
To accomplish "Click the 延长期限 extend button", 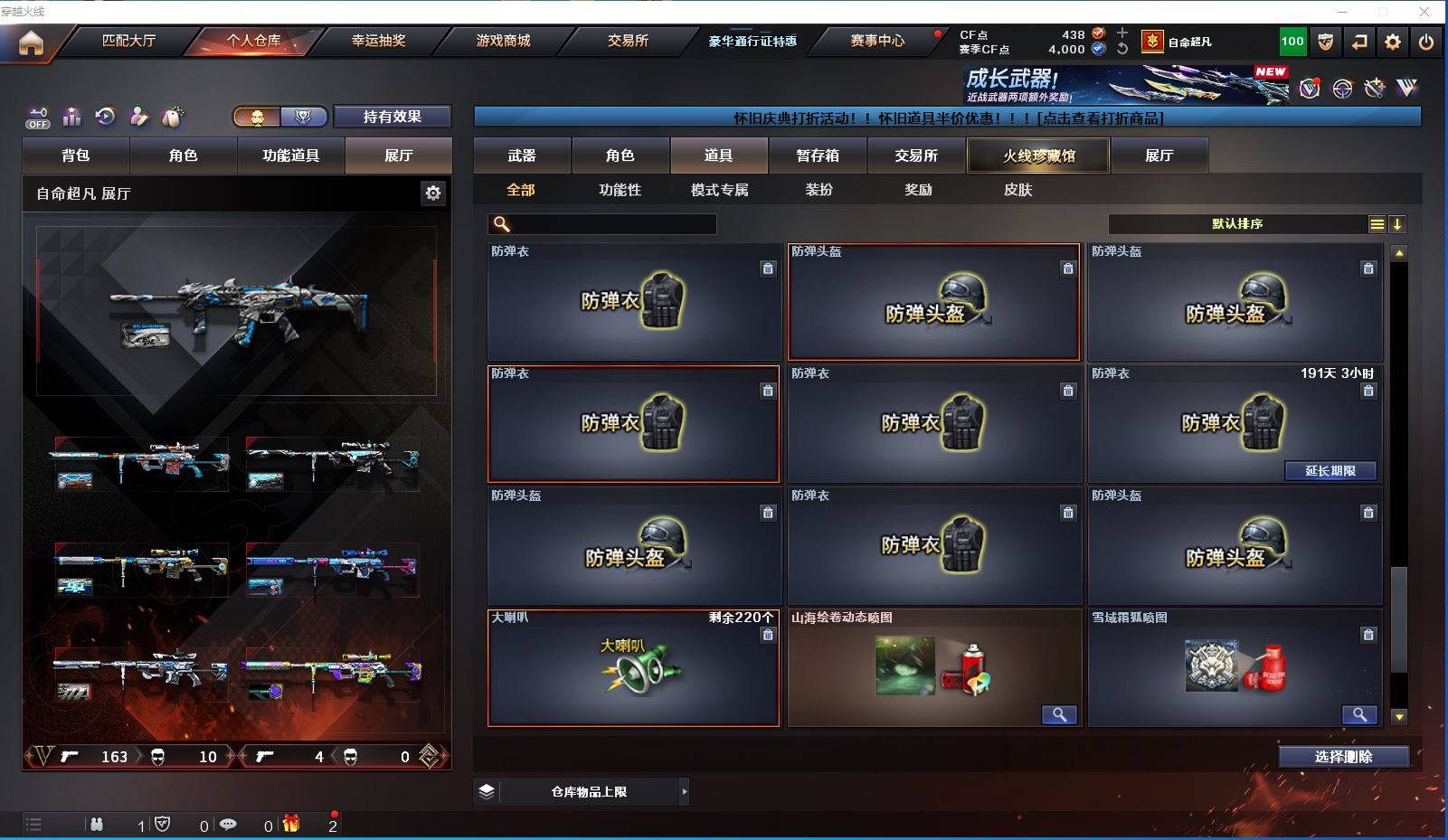I will (x=1330, y=471).
